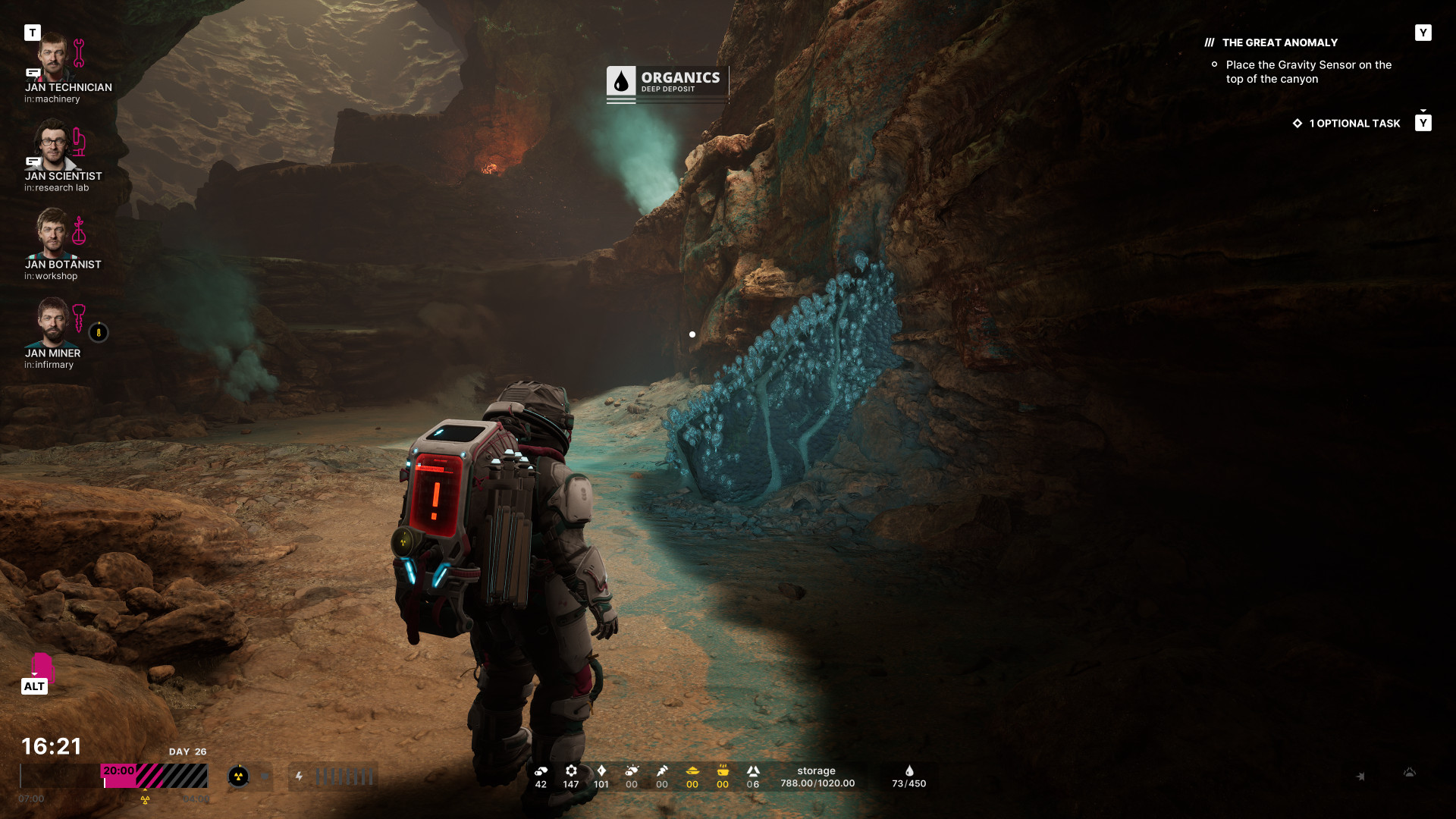Open The Great Anomaly objective tracker
The width and height of the screenshot is (1456, 819).
click(x=1279, y=43)
